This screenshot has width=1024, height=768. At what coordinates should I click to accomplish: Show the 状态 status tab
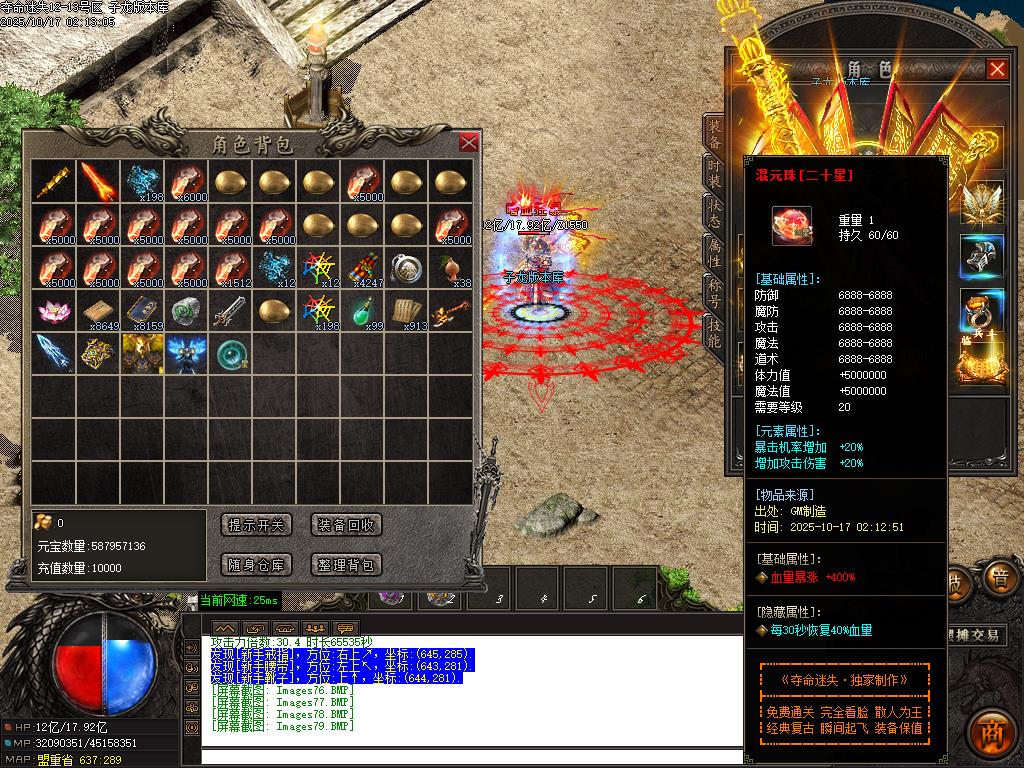(x=714, y=212)
